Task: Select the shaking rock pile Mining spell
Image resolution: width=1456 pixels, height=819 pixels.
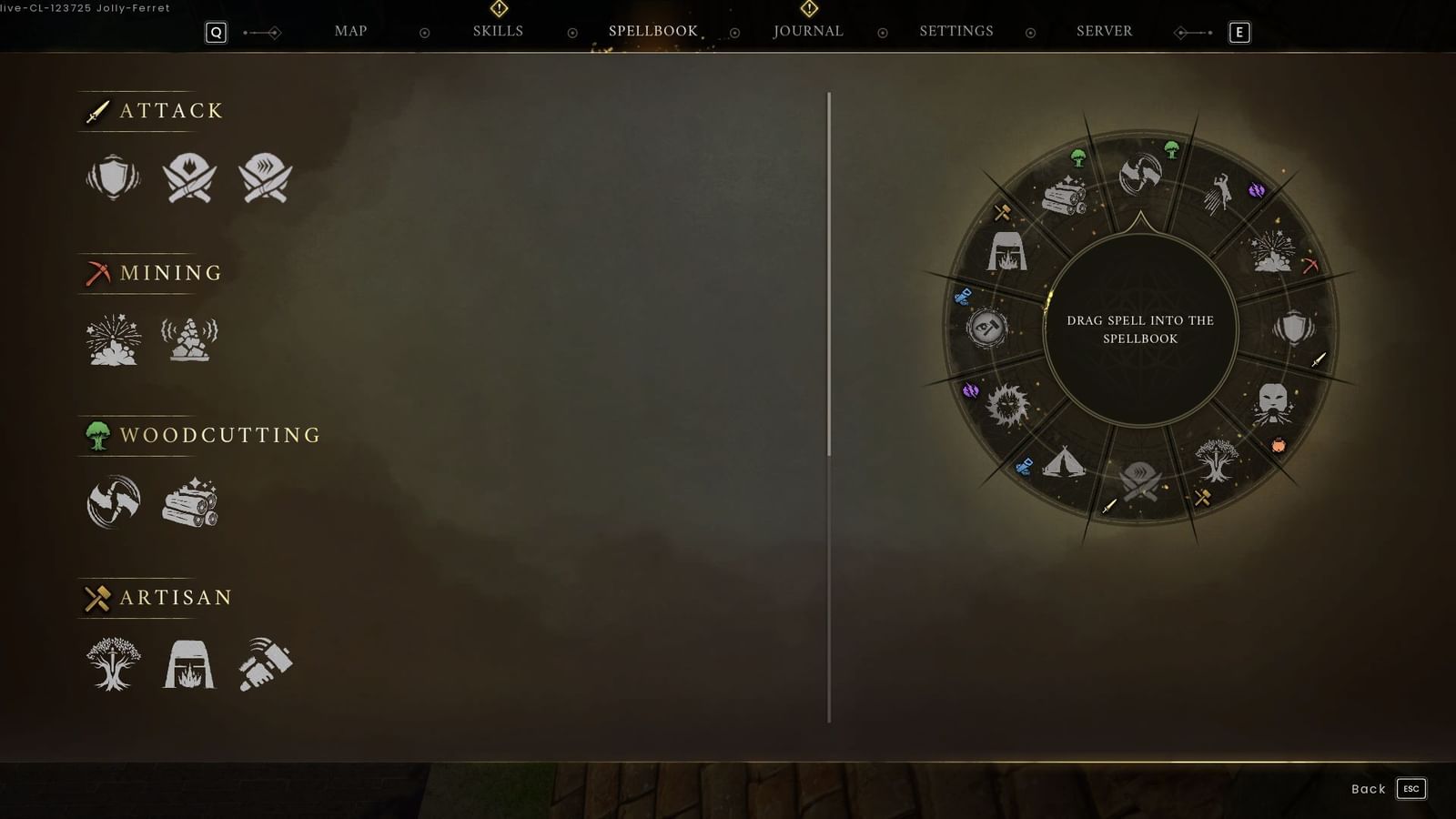Action: (x=189, y=339)
